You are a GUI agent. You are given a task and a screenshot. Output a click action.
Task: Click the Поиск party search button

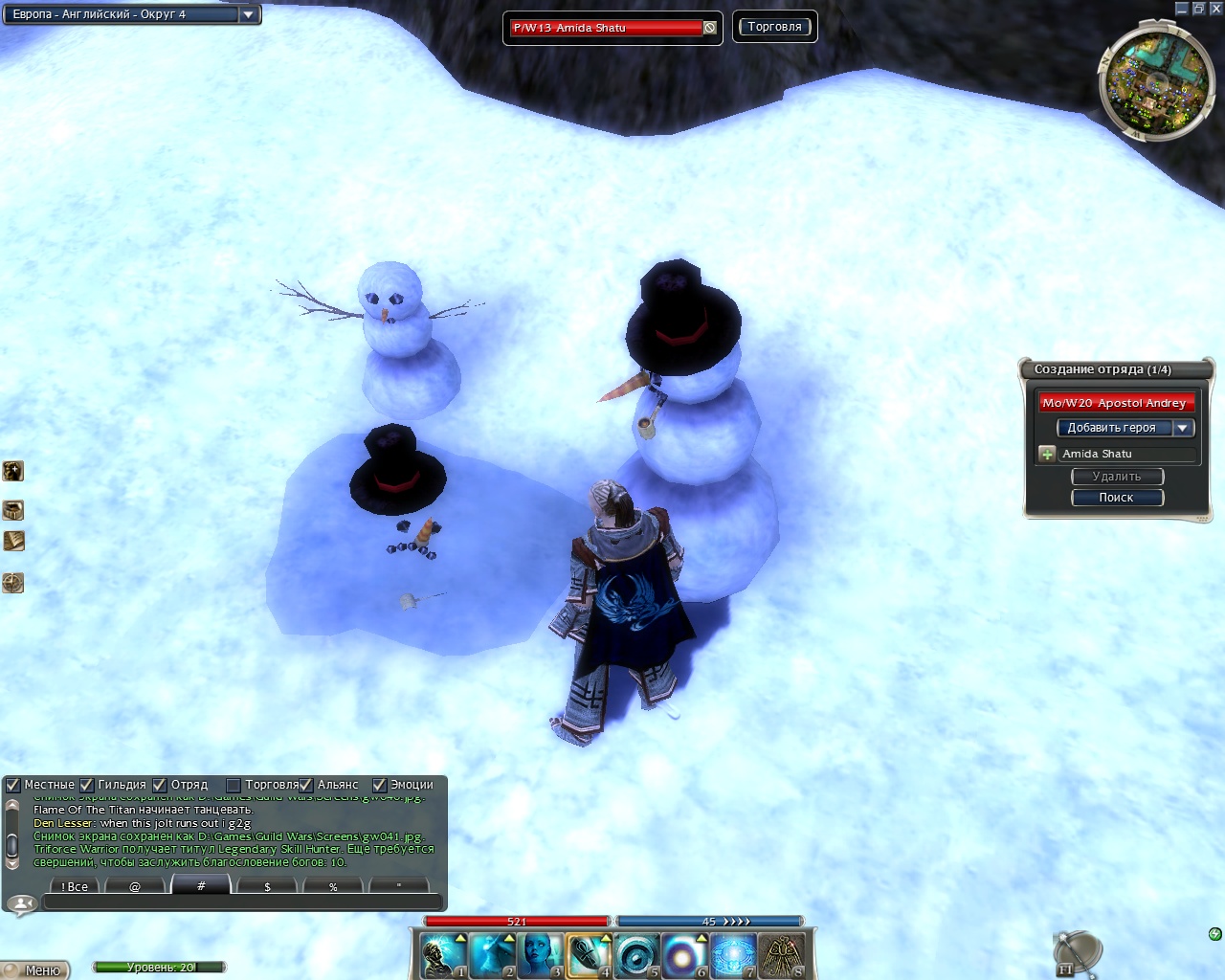(1117, 498)
